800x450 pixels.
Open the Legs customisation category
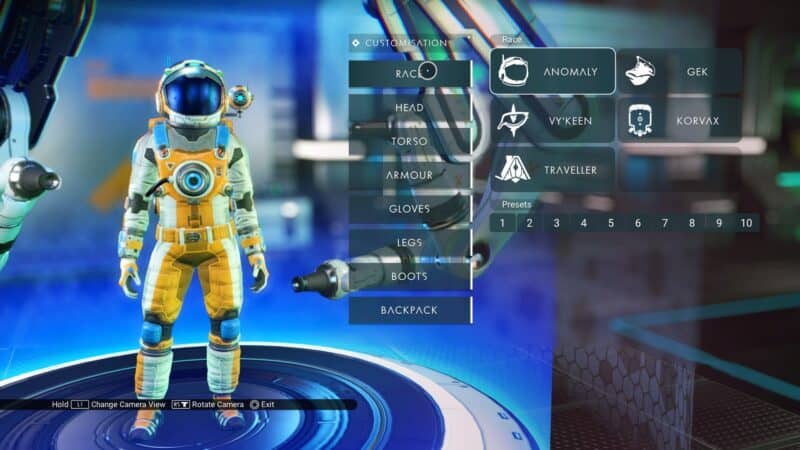(409, 243)
